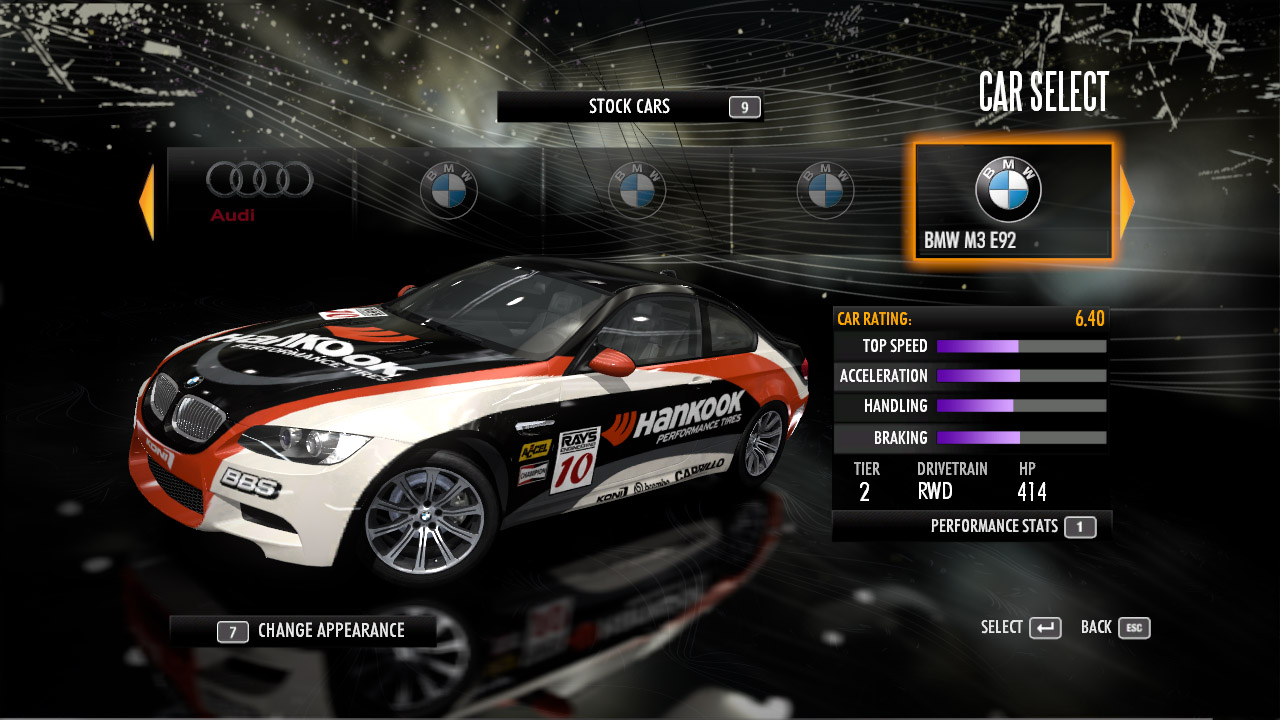Open the Stock Cars category selector

(629, 107)
